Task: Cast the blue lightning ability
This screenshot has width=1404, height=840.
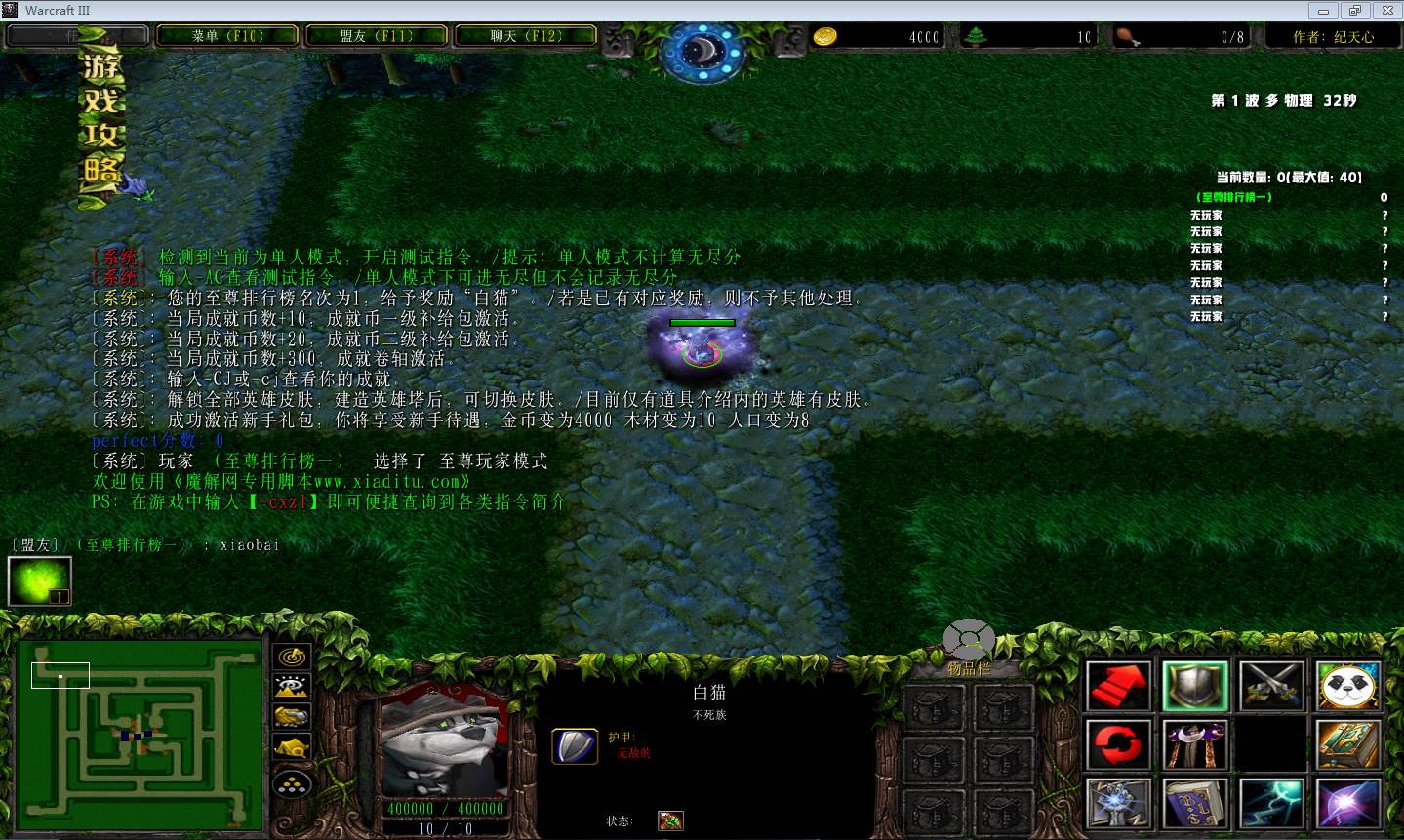Action: click(1272, 805)
